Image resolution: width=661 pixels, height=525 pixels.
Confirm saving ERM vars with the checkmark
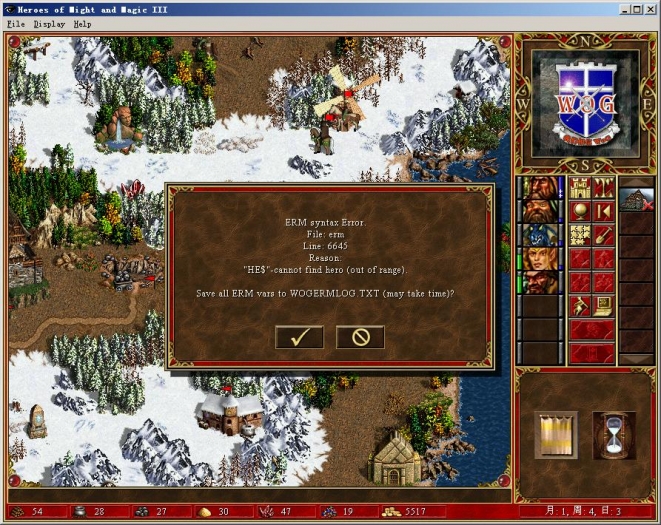pyautogui.click(x=299, y=337)
